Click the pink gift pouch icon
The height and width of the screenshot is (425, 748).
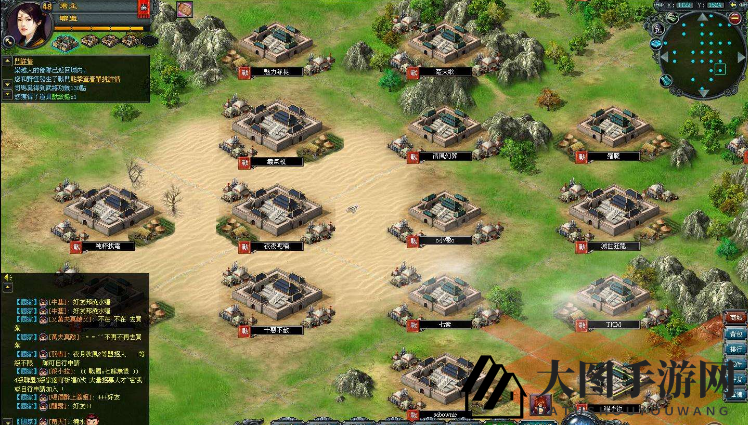click(x=185, y=9)
